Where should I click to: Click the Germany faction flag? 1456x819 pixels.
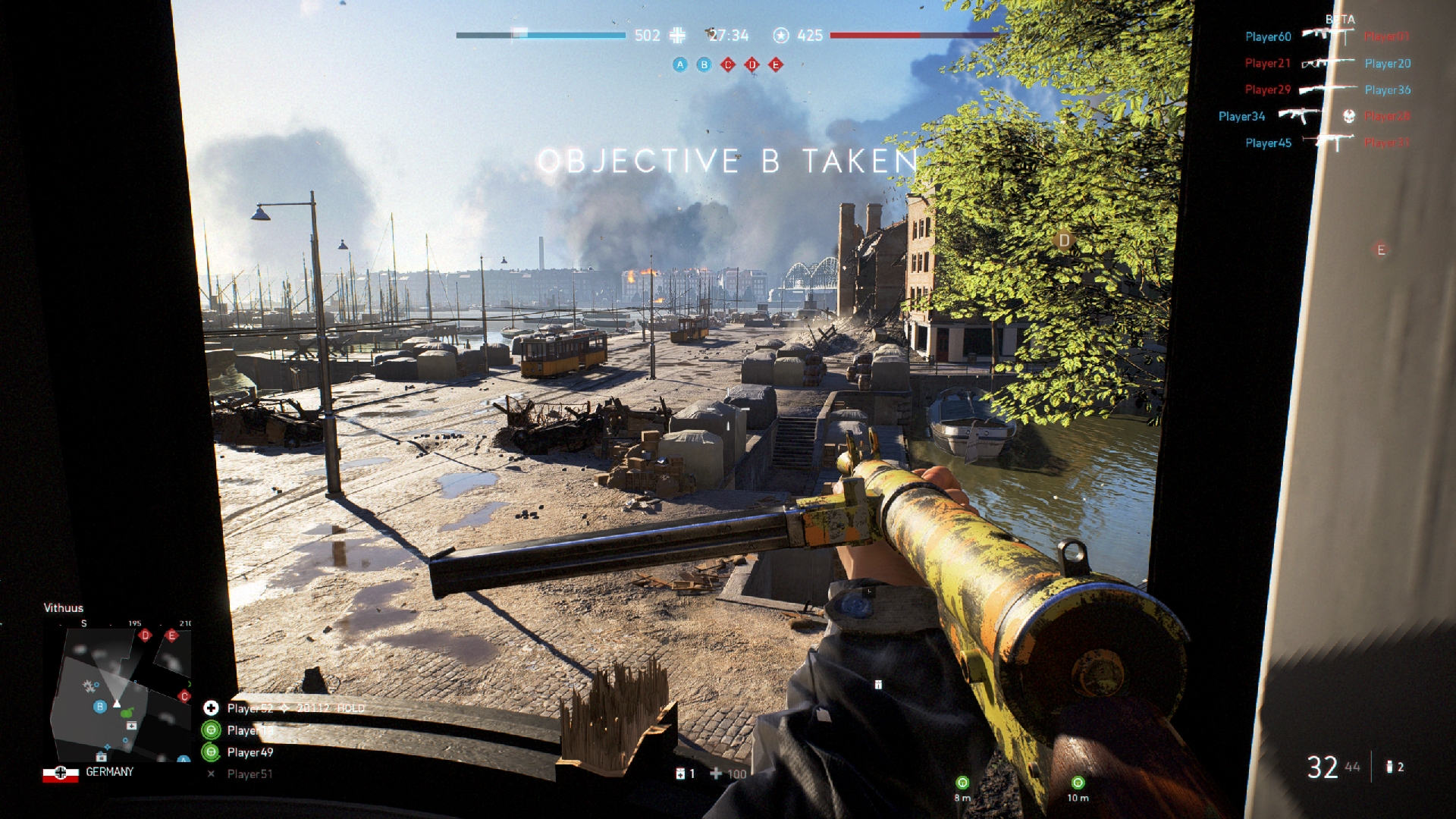click(x=61, y=773)
